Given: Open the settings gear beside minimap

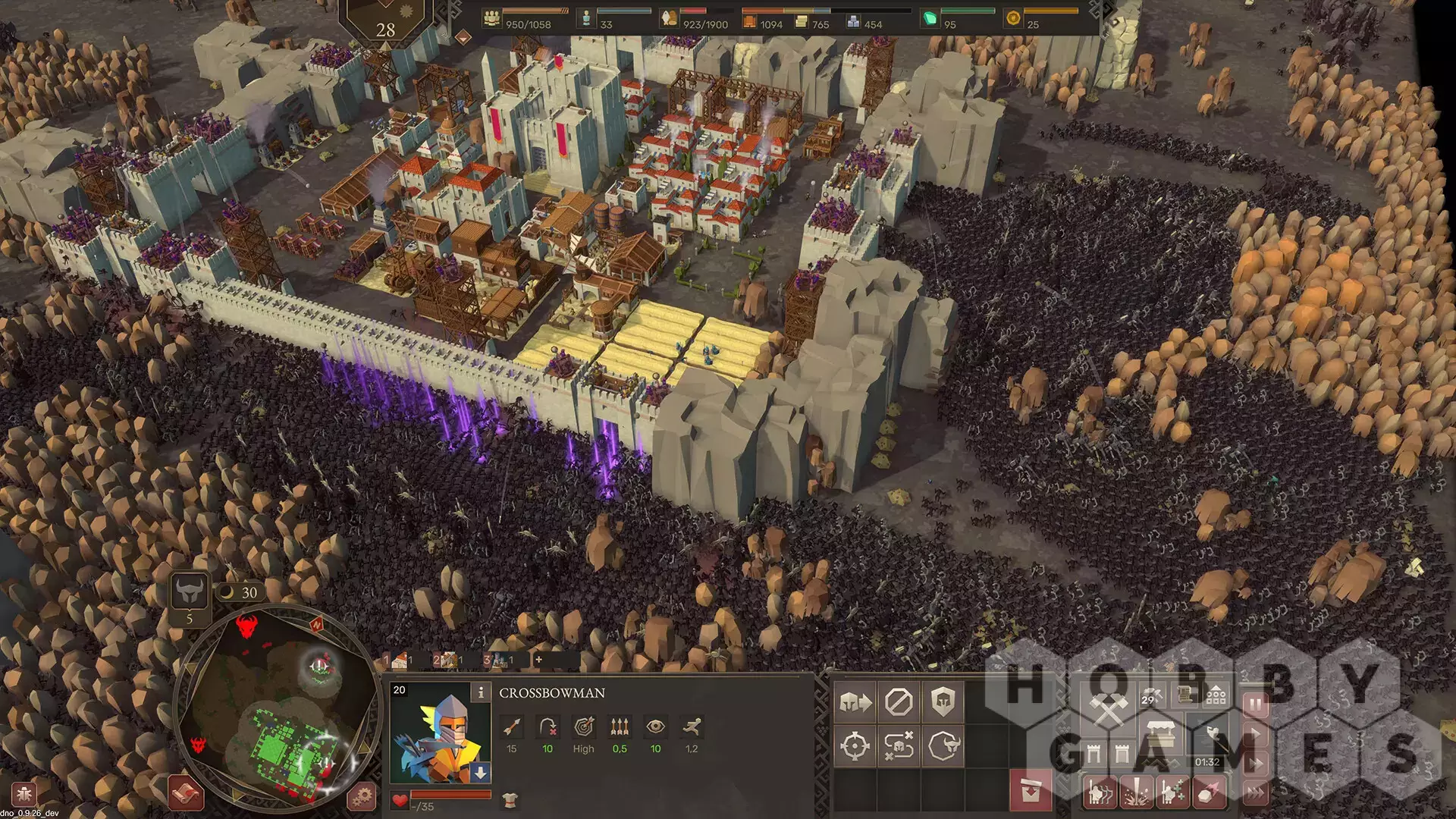Looking at the screenshot, I should (x=362, y=796).
